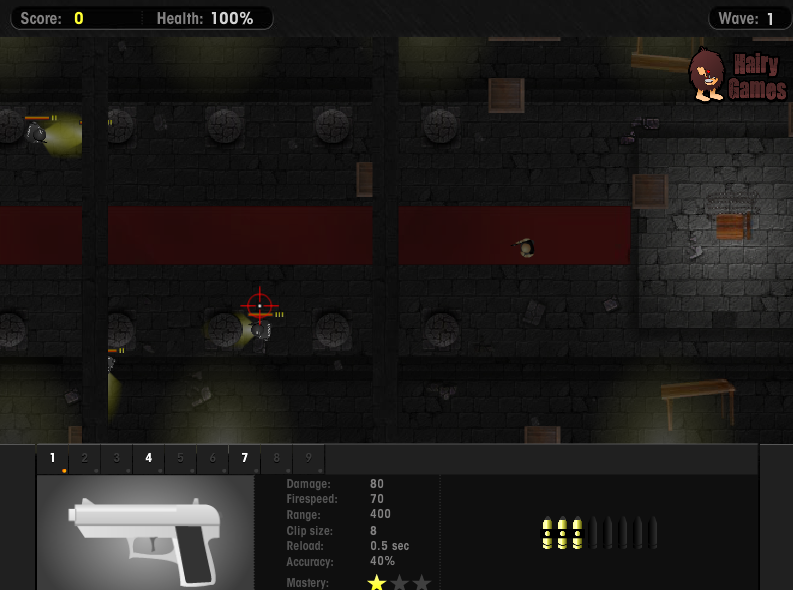
Task: Switch to weapon slot 4
Action: click(x=149, y=459)
